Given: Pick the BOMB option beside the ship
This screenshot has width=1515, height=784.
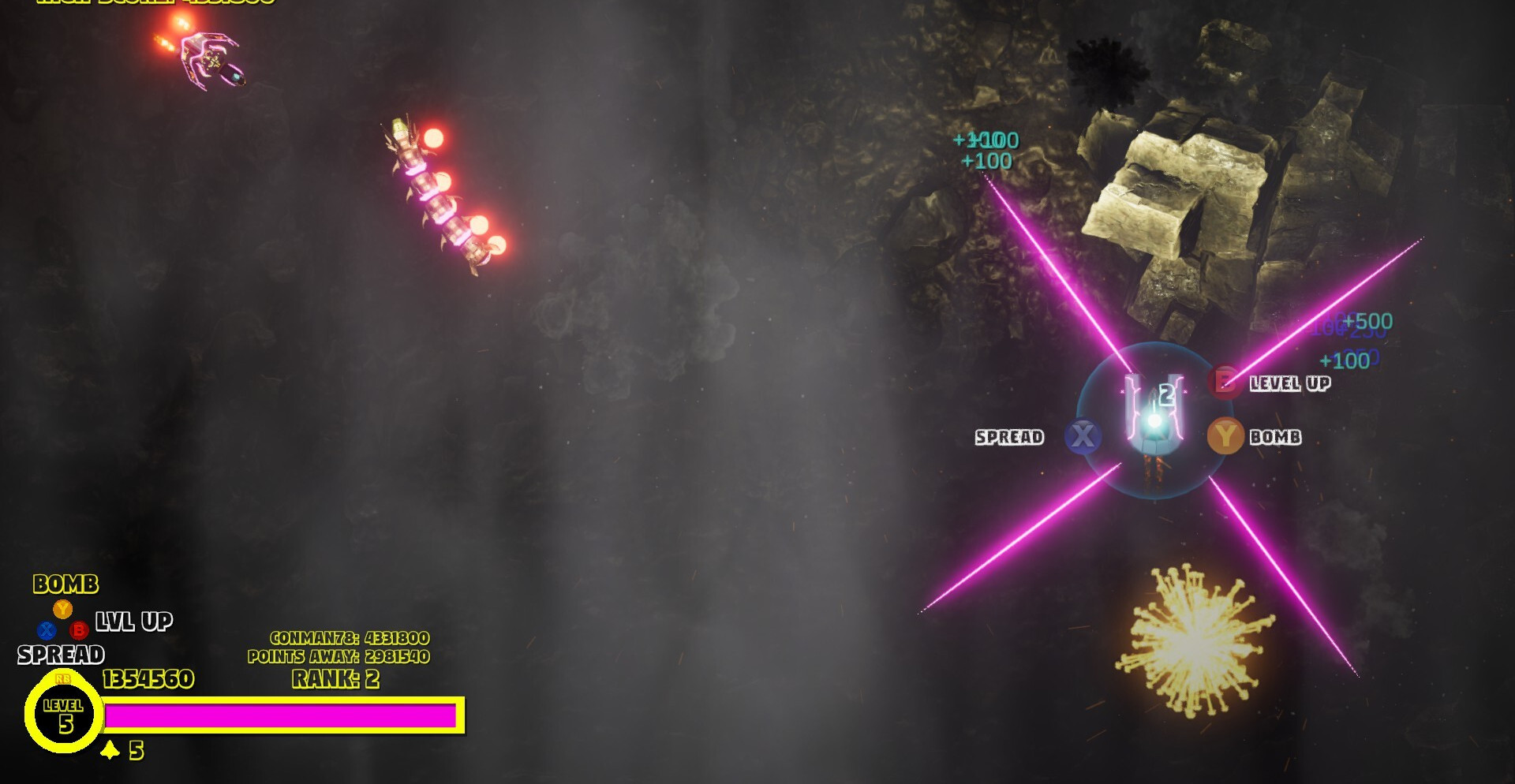Looking at the screenshot, I should [x=1274, y=437].
